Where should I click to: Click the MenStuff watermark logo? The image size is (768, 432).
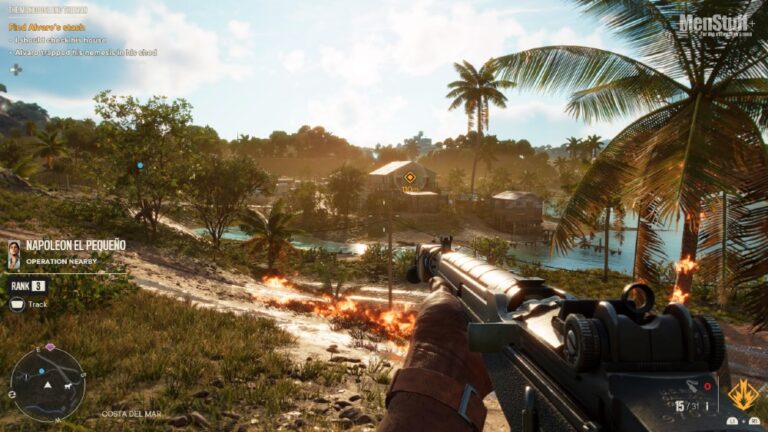tap(716, 22)
